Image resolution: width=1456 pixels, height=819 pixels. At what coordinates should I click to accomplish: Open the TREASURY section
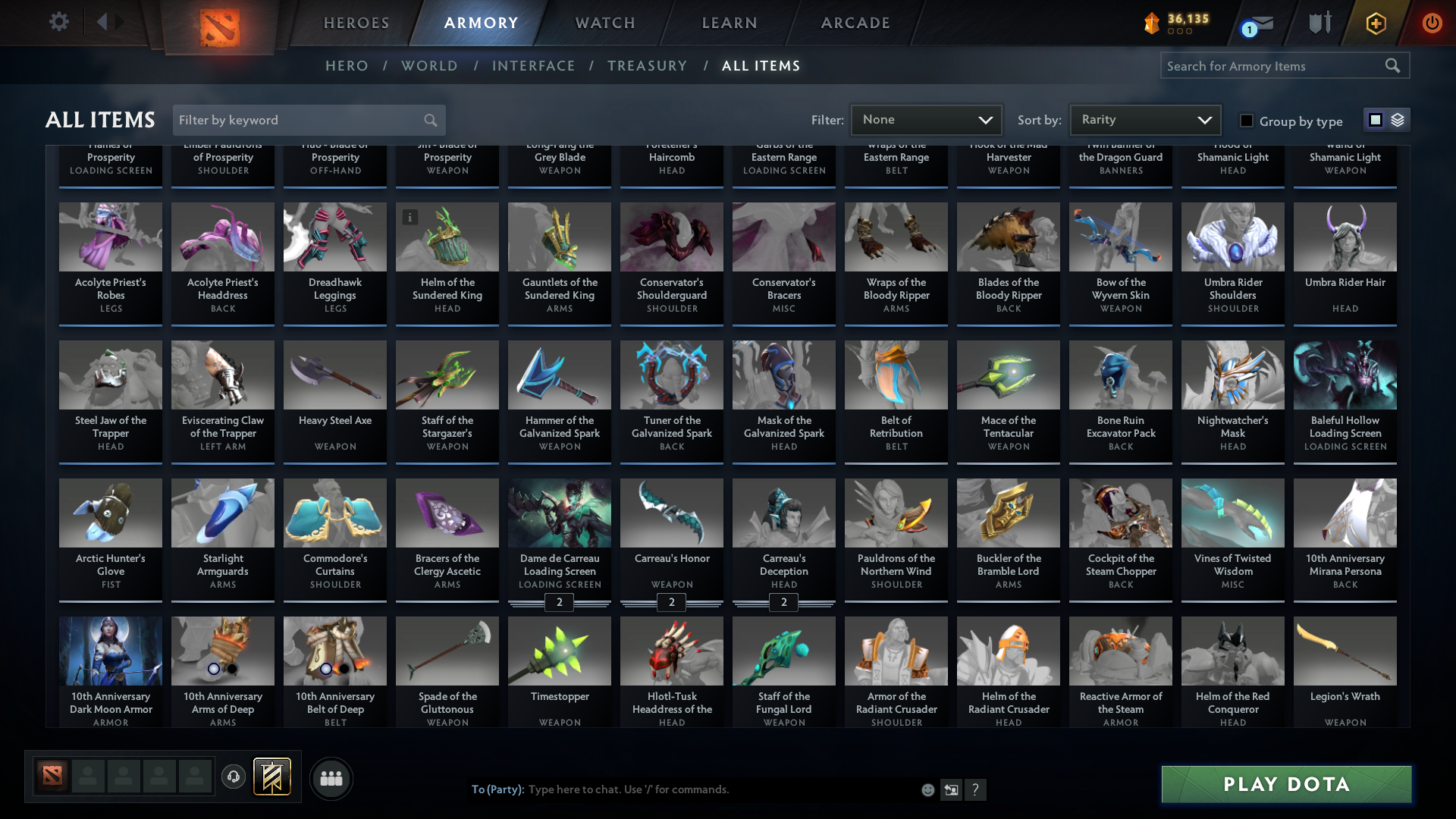tap(647, 66)
